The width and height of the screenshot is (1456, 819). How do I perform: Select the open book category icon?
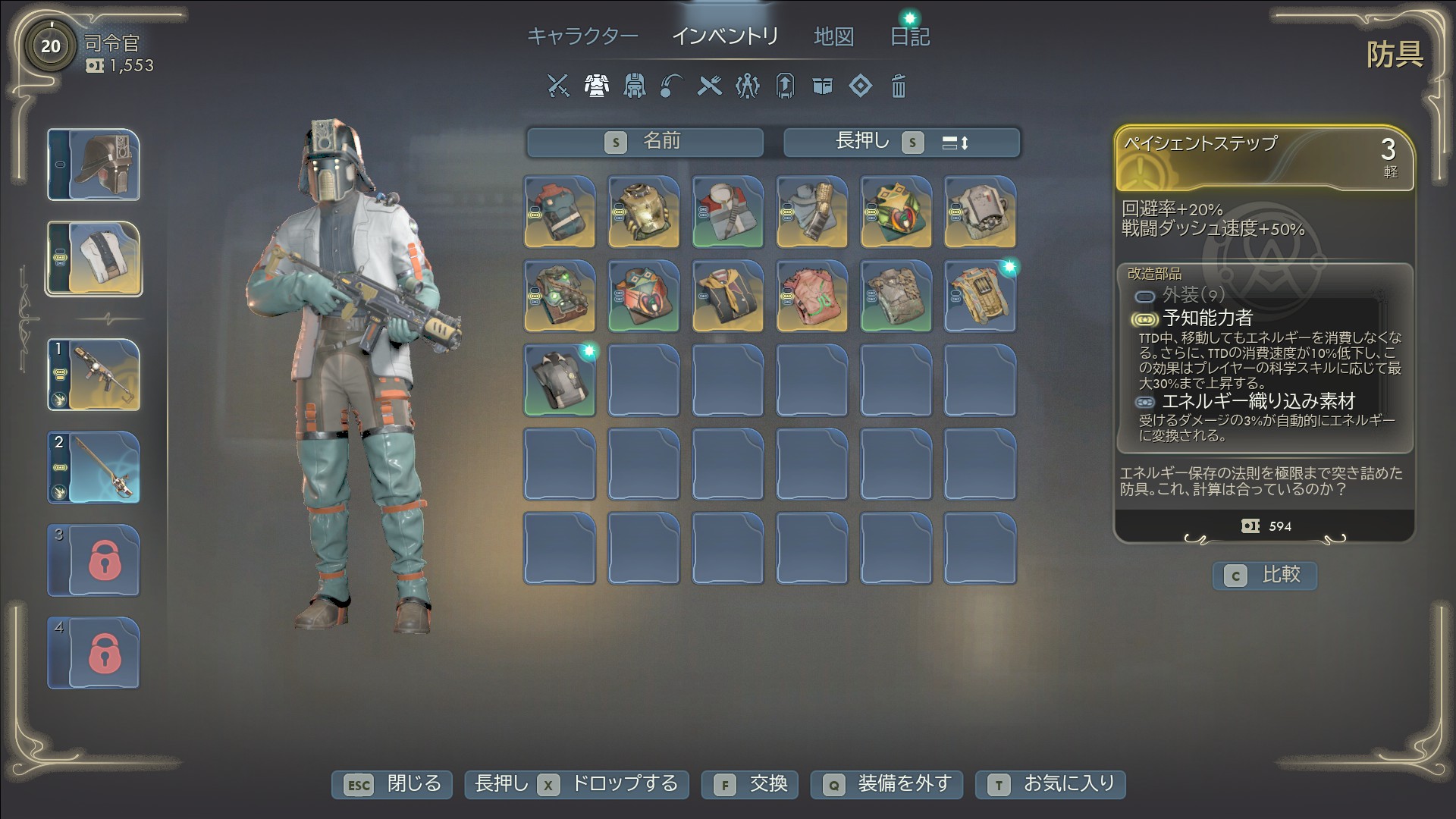(823, 86)
